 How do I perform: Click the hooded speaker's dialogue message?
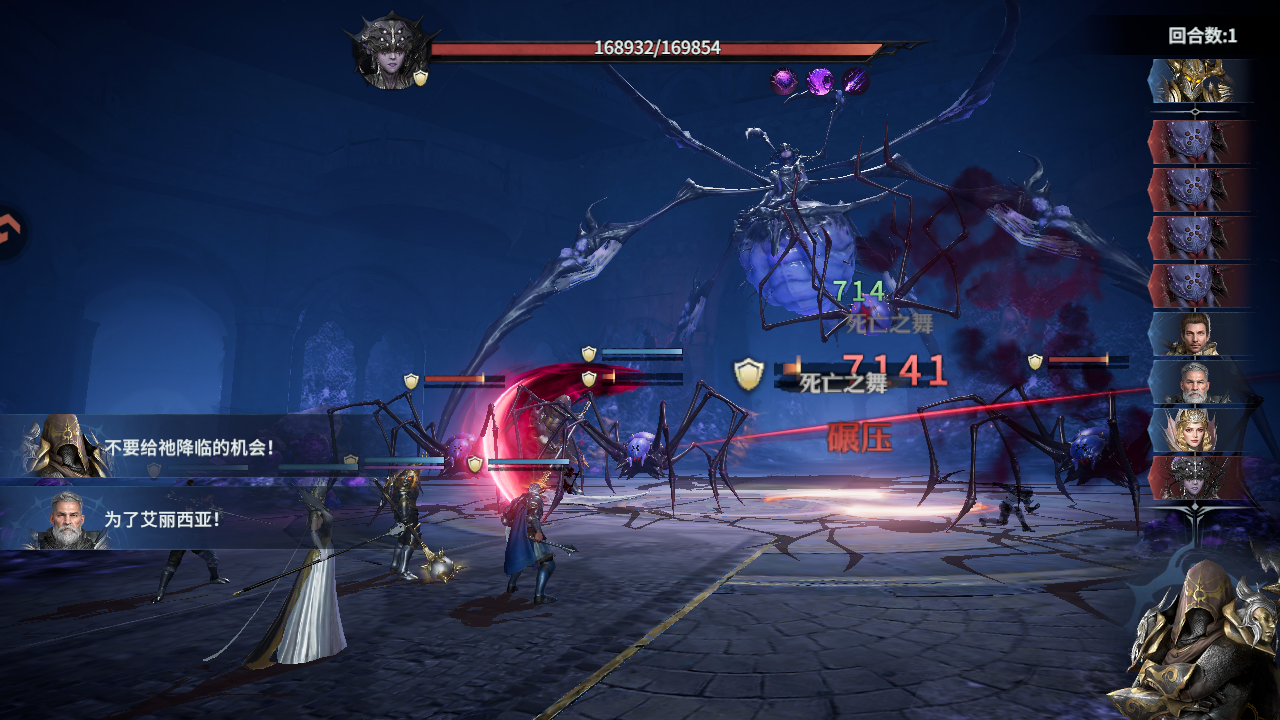[188, 447]
